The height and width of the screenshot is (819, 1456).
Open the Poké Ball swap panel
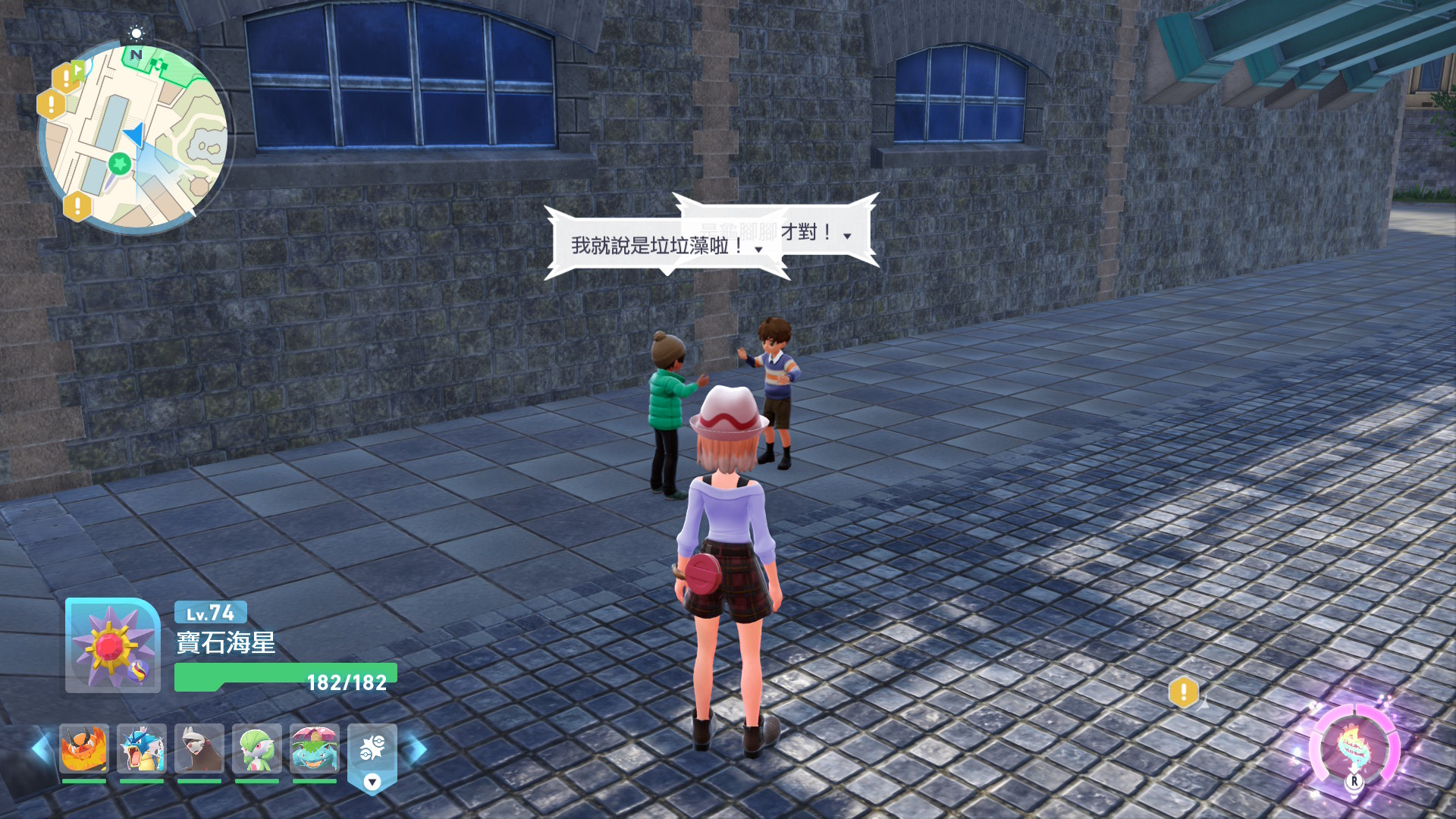pyautogui.click(x=372, y=755)
